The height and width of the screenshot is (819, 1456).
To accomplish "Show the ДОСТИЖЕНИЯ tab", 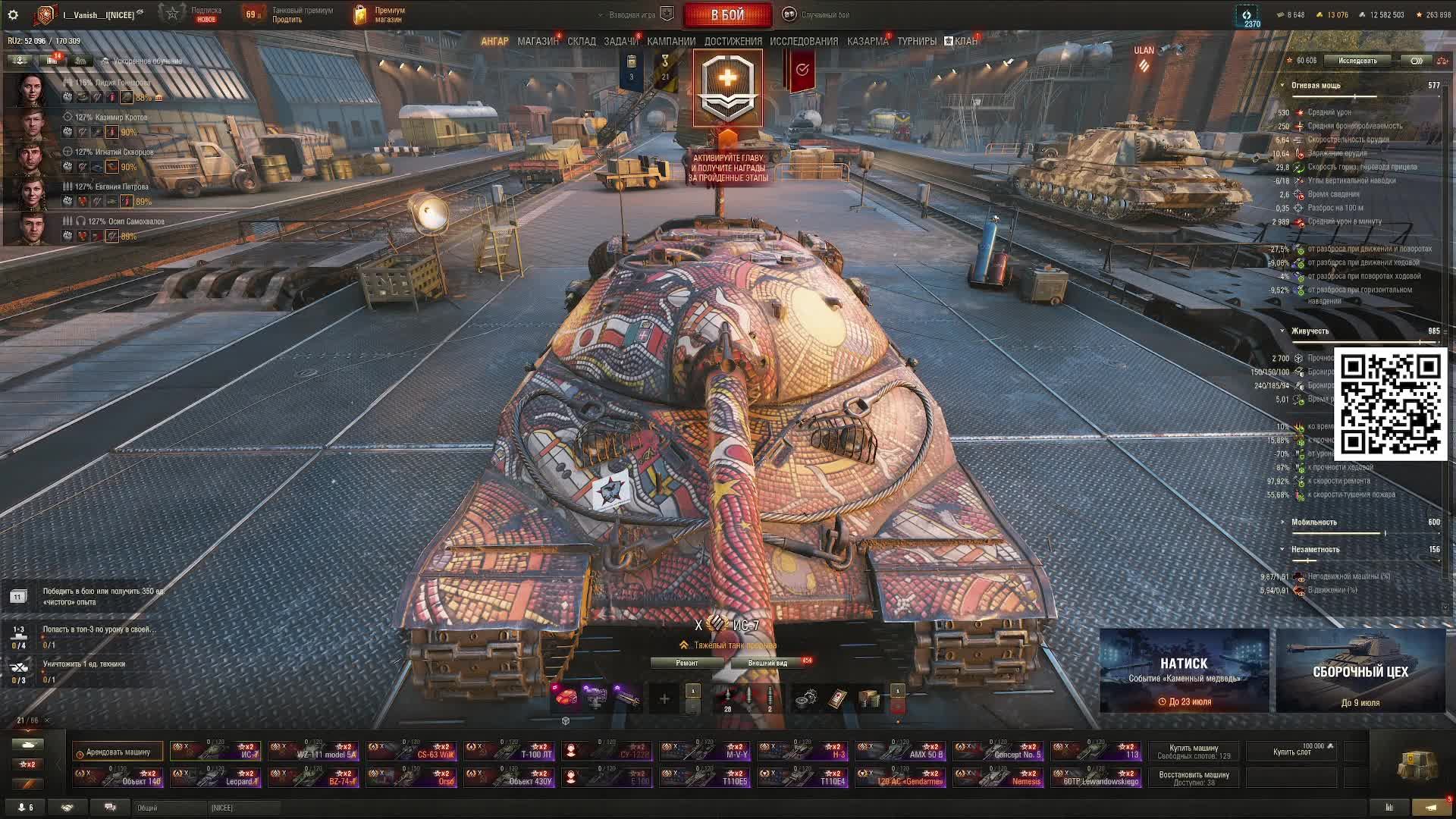I will 733,41.
